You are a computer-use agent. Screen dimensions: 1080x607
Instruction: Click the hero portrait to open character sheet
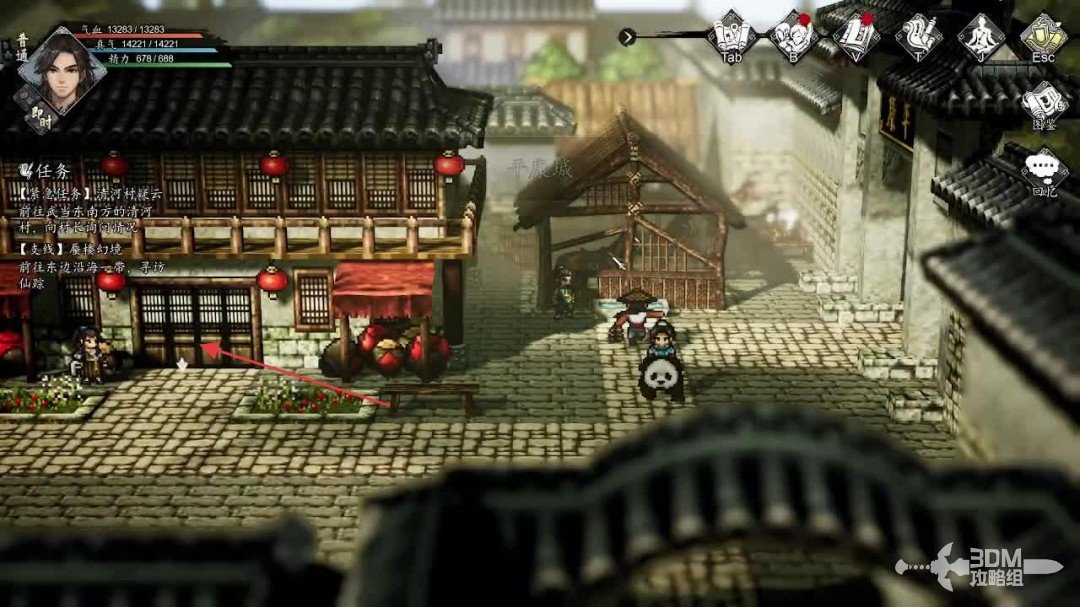(61, 68)
